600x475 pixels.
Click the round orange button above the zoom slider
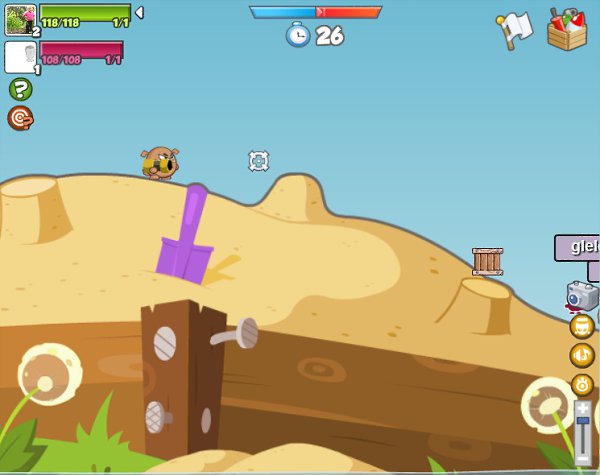[582, 383]
